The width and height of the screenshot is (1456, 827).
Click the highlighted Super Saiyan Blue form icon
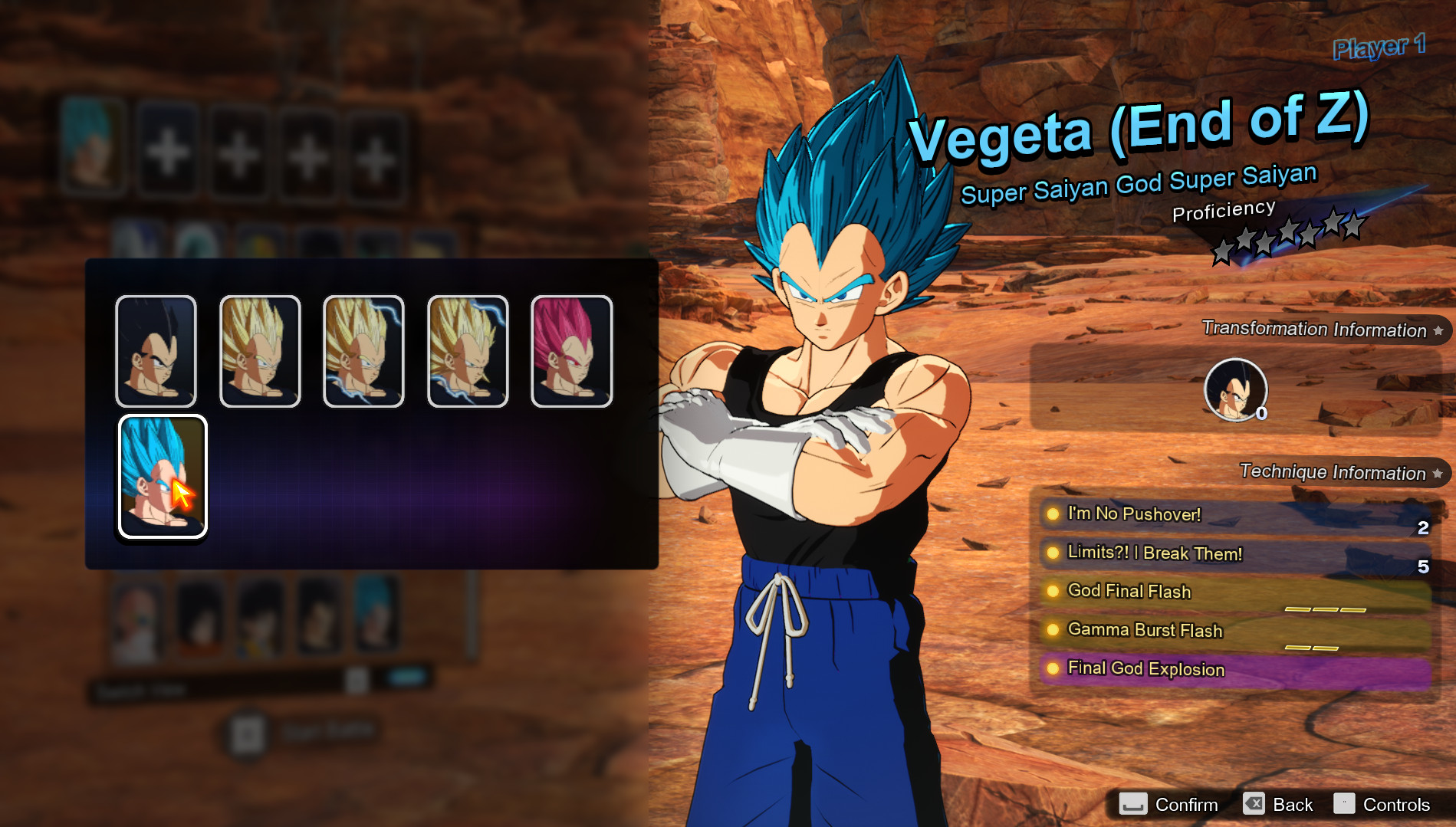[x=162, y=475]
